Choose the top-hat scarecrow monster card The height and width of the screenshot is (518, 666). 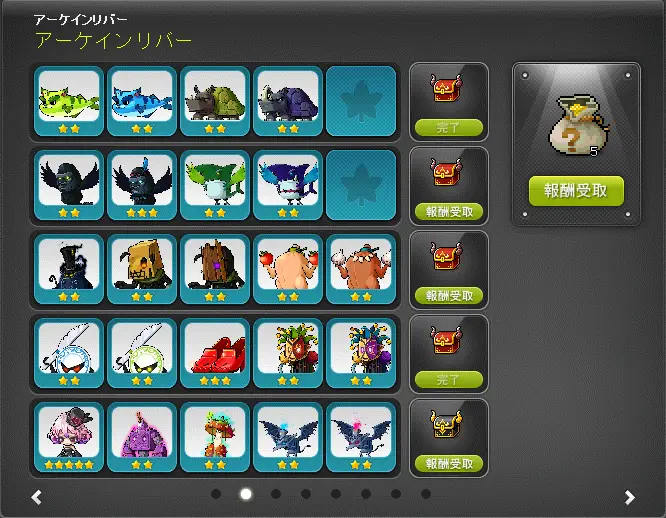pos(69,269)
